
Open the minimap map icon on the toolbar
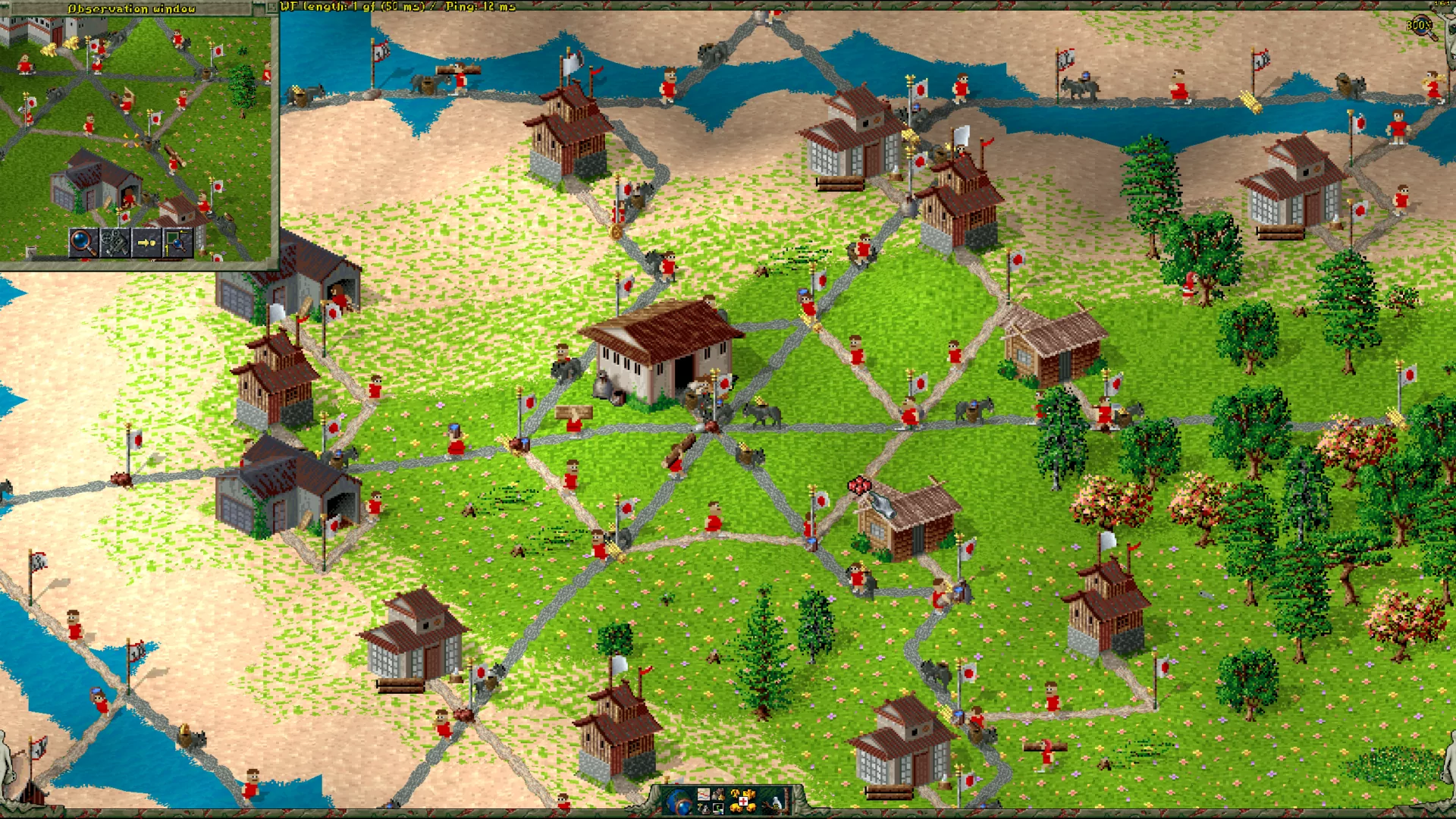click(x=704, y=794)
